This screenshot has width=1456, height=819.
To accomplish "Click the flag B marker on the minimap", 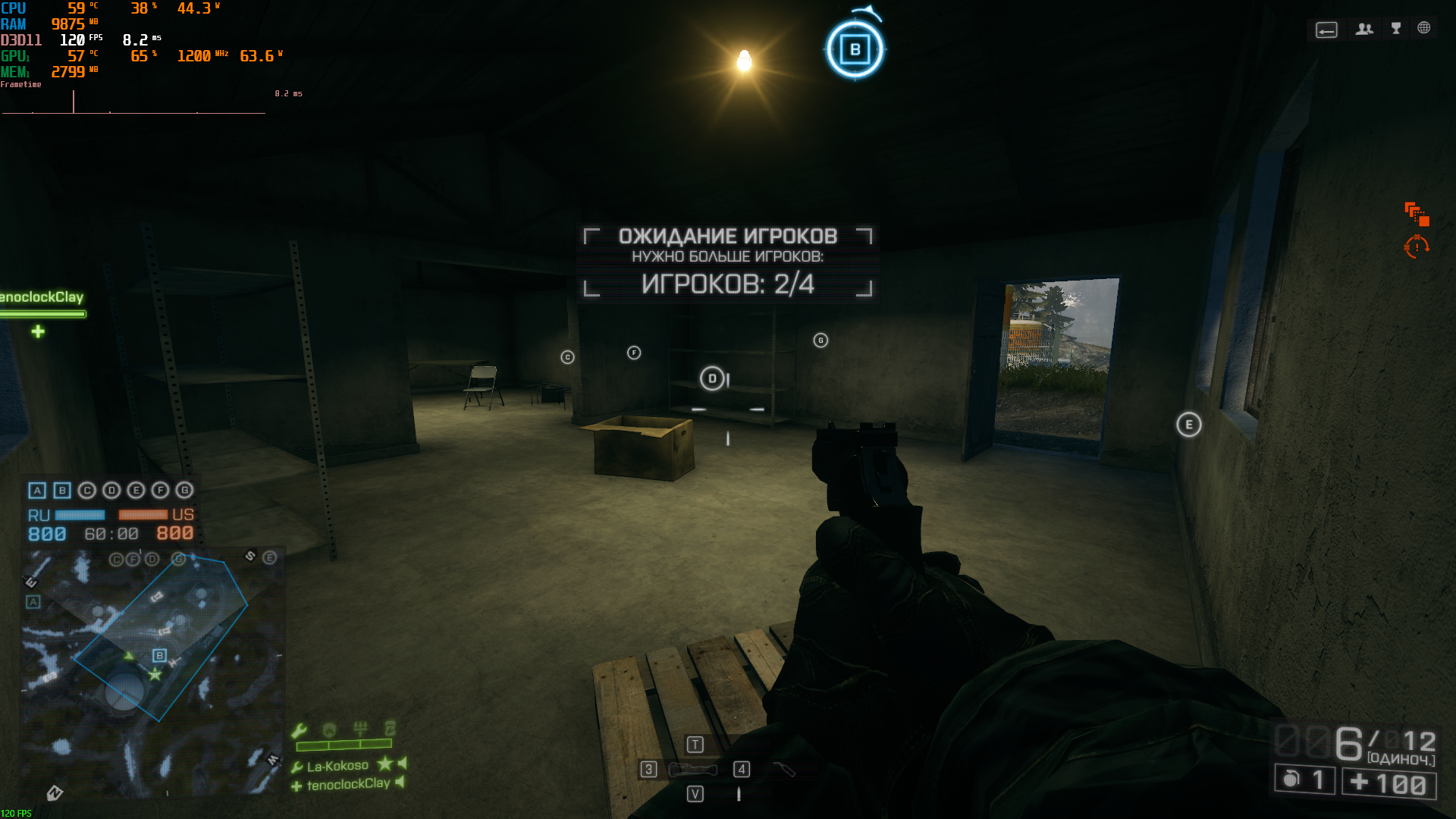I will tap(159, 655).
